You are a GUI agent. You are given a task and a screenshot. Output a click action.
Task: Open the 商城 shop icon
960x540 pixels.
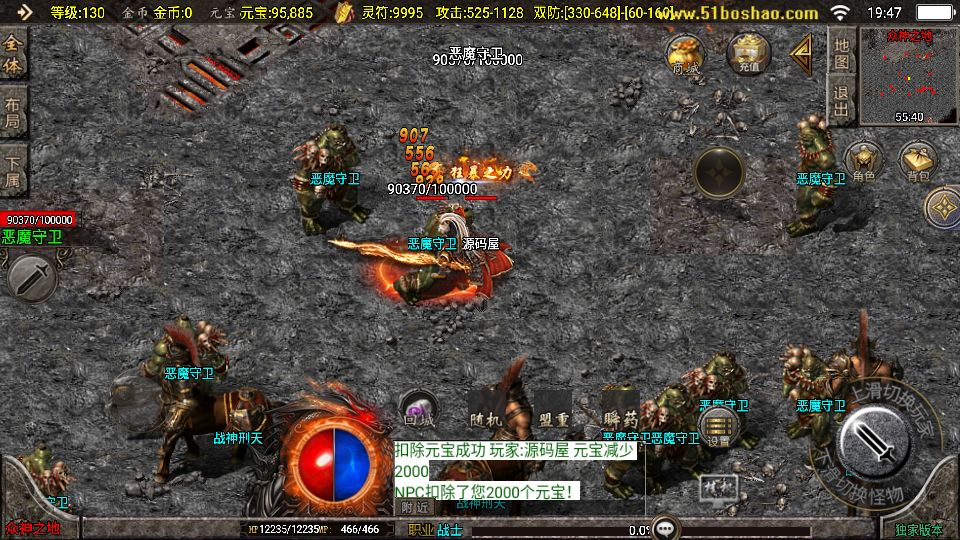coord(686,53)
